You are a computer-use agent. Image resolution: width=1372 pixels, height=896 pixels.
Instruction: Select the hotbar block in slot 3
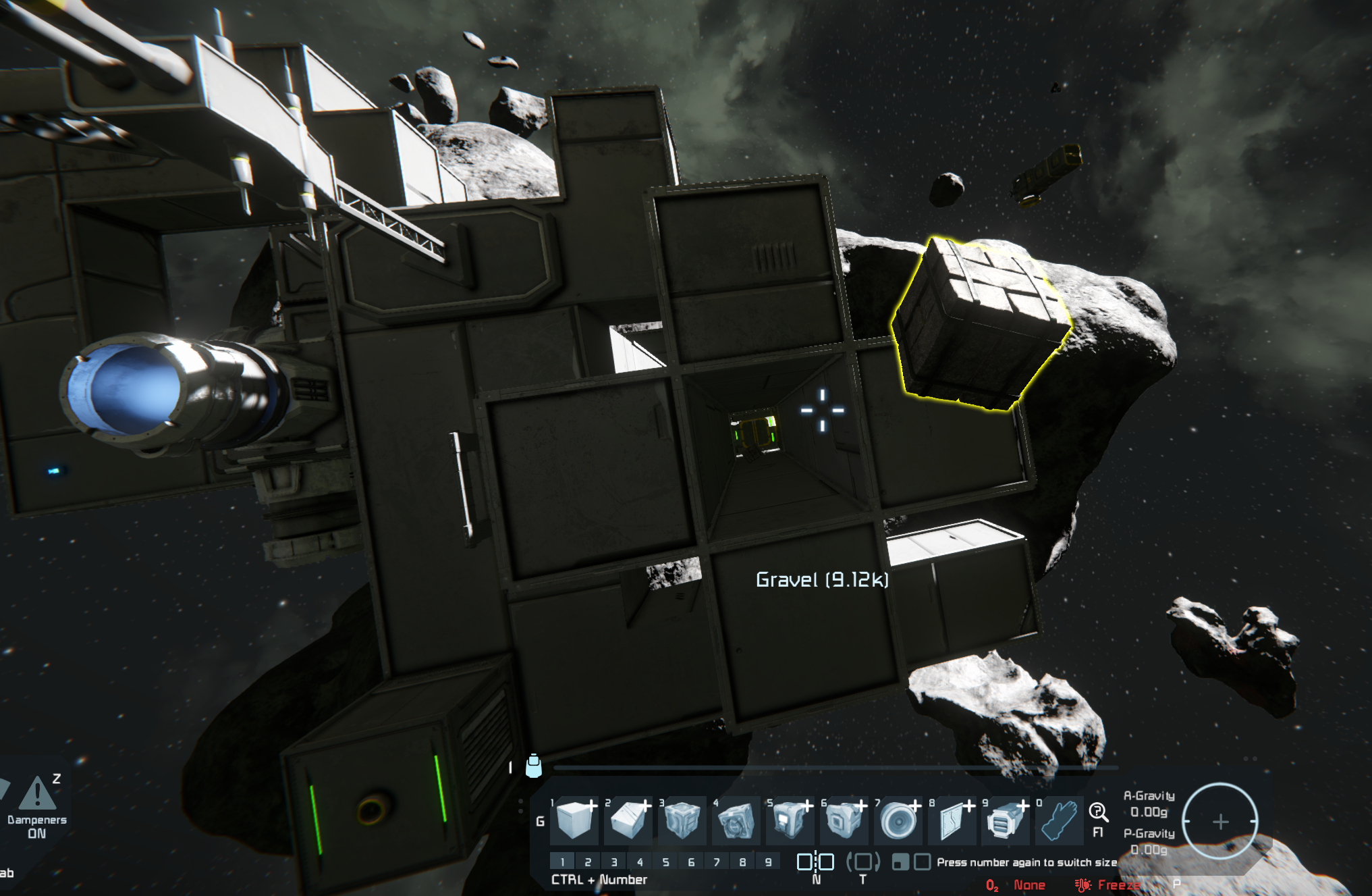click(682, 820)
